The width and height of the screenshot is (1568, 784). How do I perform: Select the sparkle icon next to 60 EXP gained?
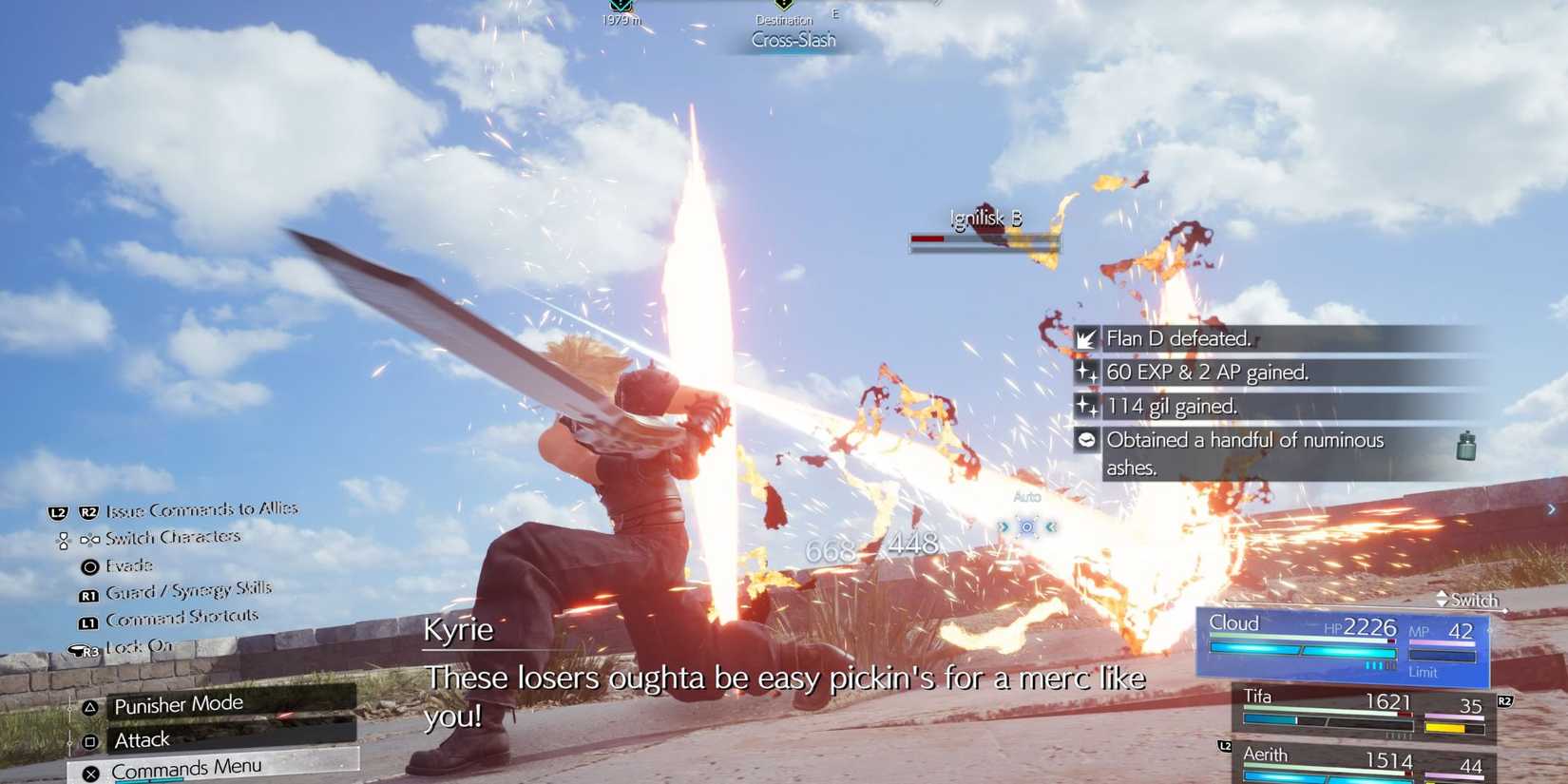(1086, 373)
